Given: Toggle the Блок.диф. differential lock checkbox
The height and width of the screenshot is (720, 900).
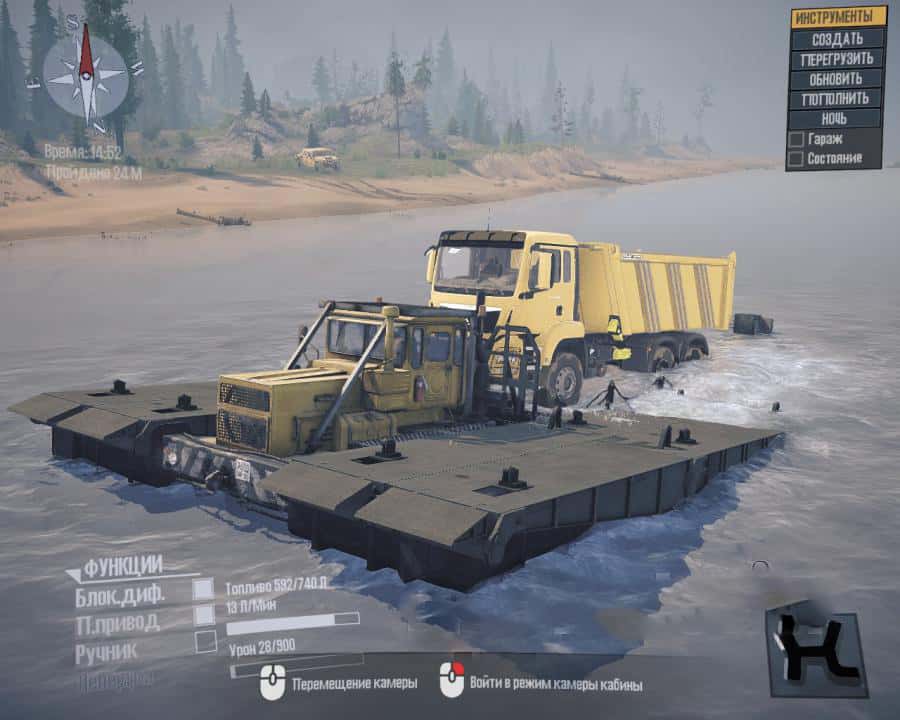Looking at the screenshot, I should click(204, 589).
